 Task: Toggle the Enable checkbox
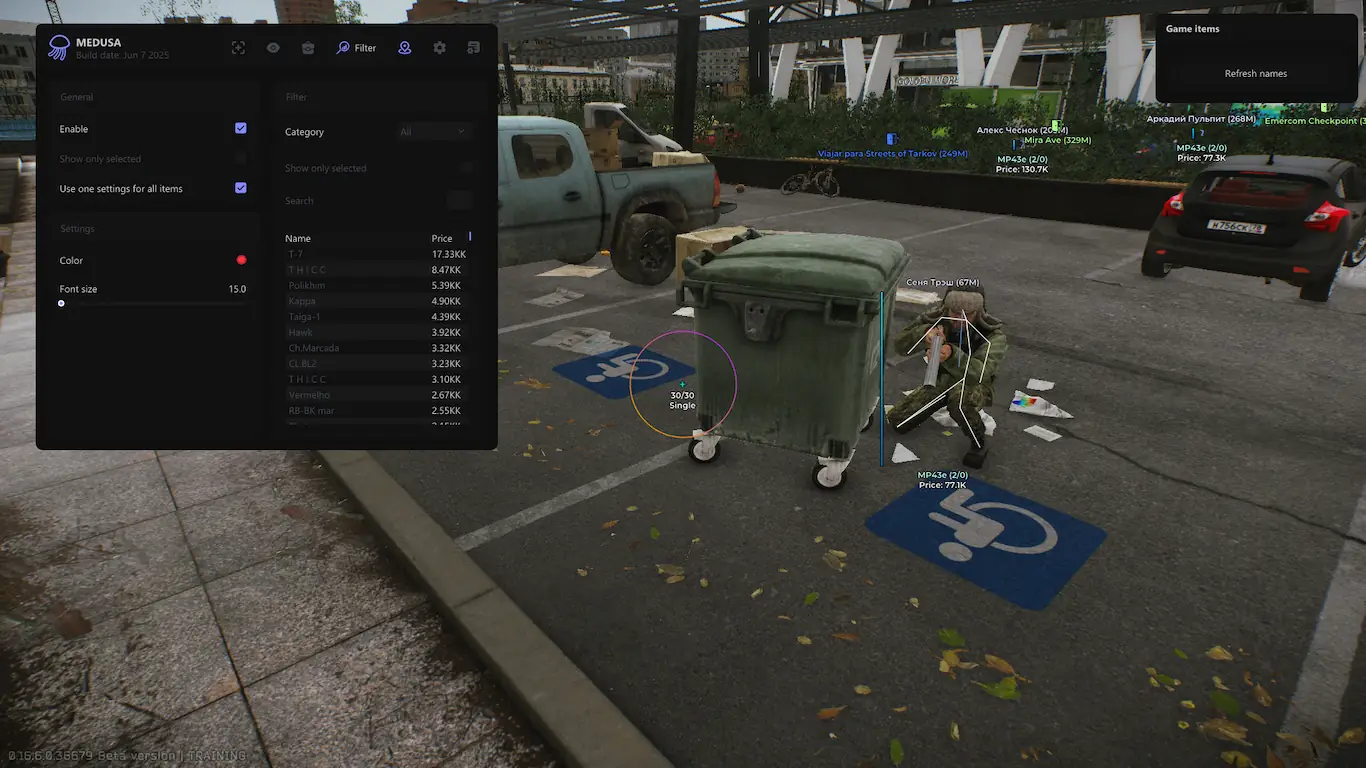[x=240, y=128]
